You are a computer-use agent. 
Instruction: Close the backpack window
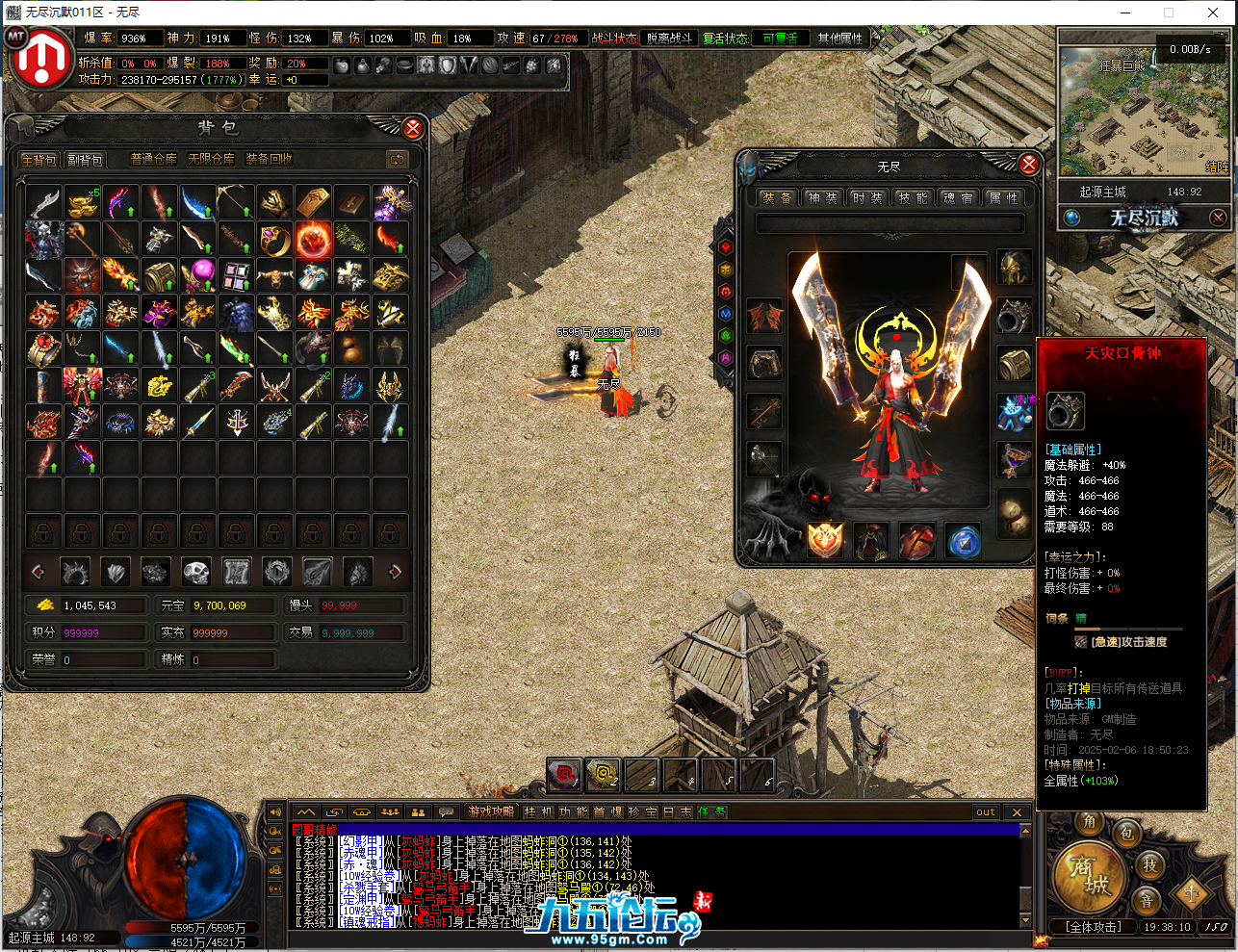(413, 128)
